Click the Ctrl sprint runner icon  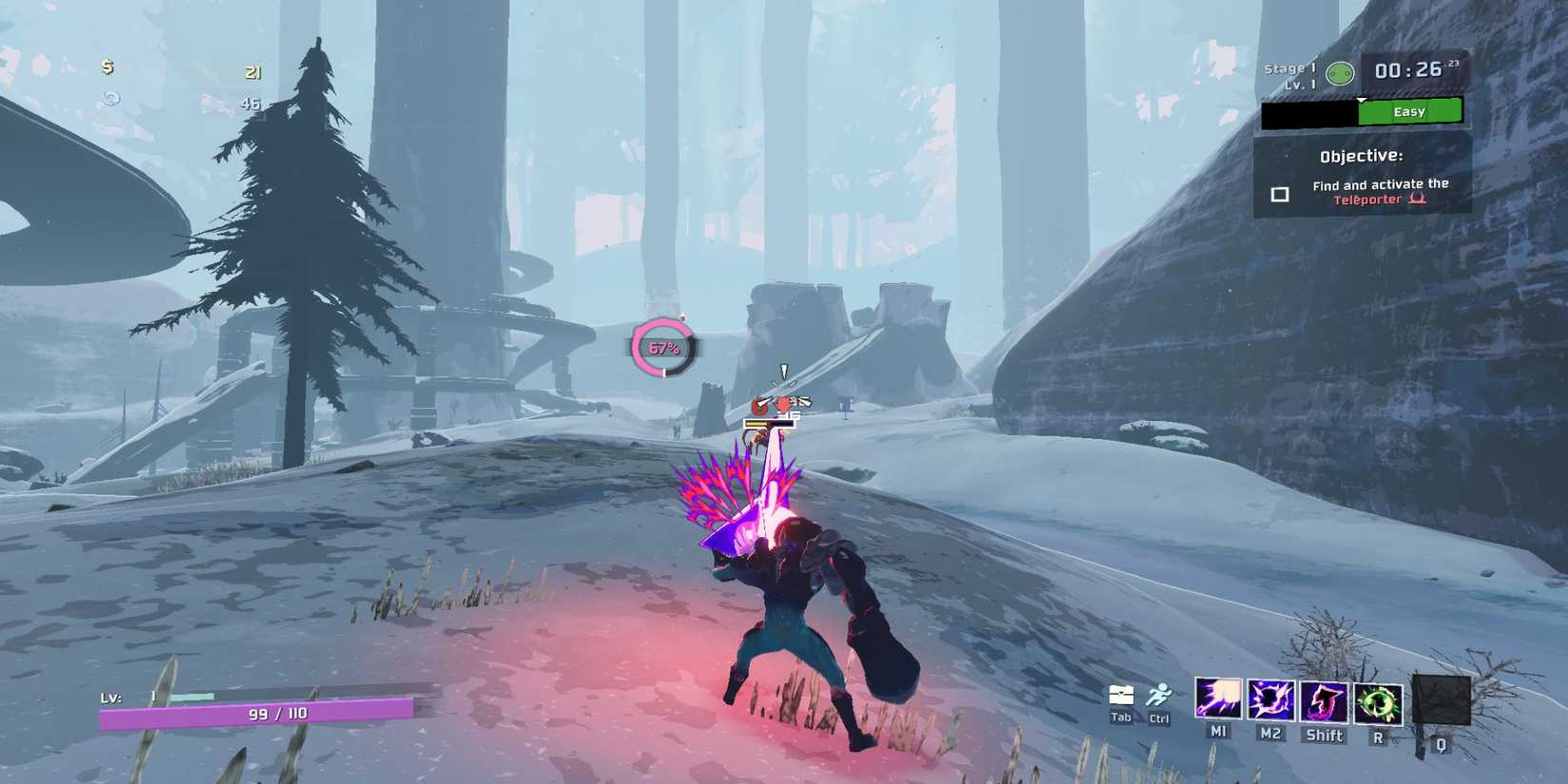(x=1159, y=697)
